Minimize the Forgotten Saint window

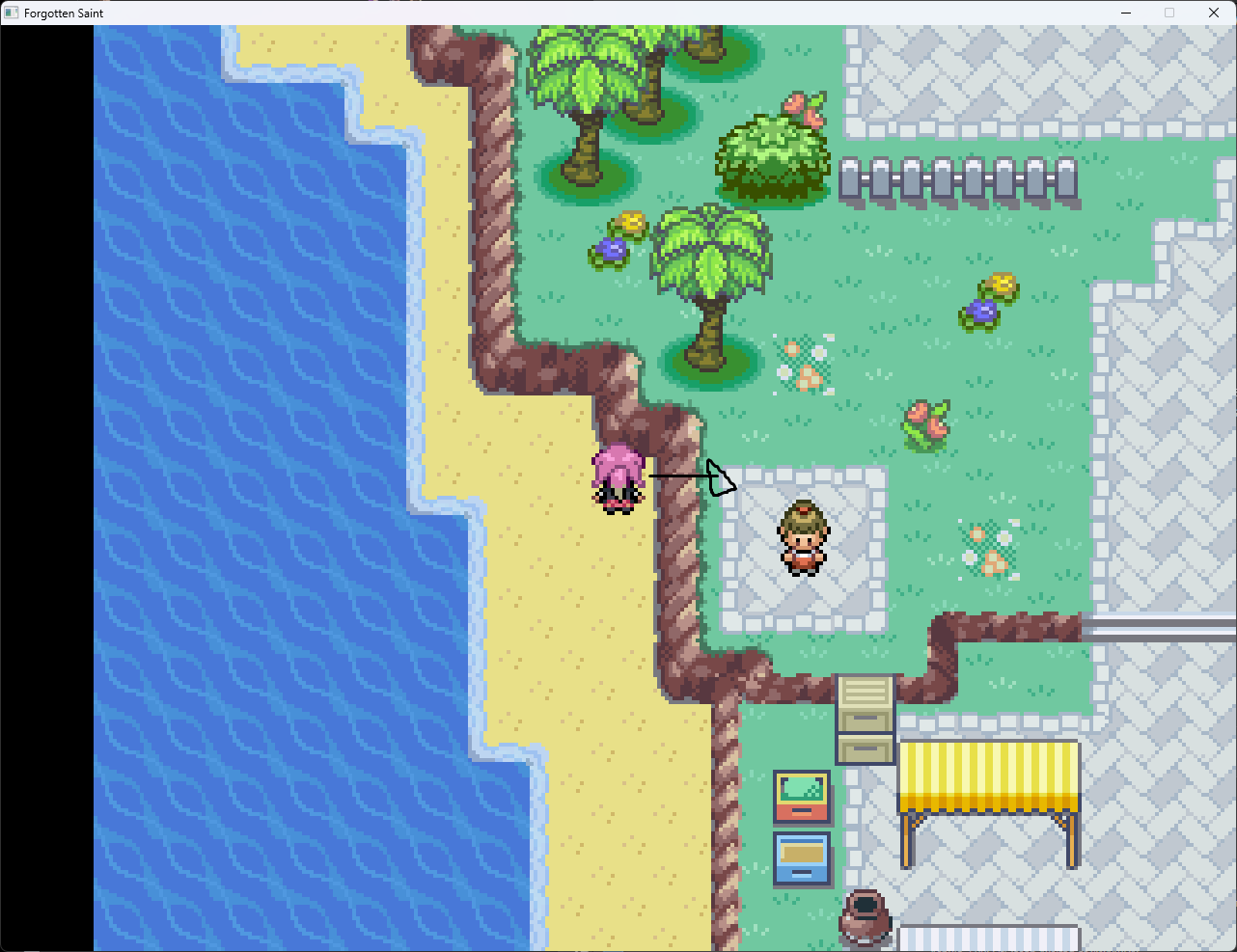[1125, 13]
